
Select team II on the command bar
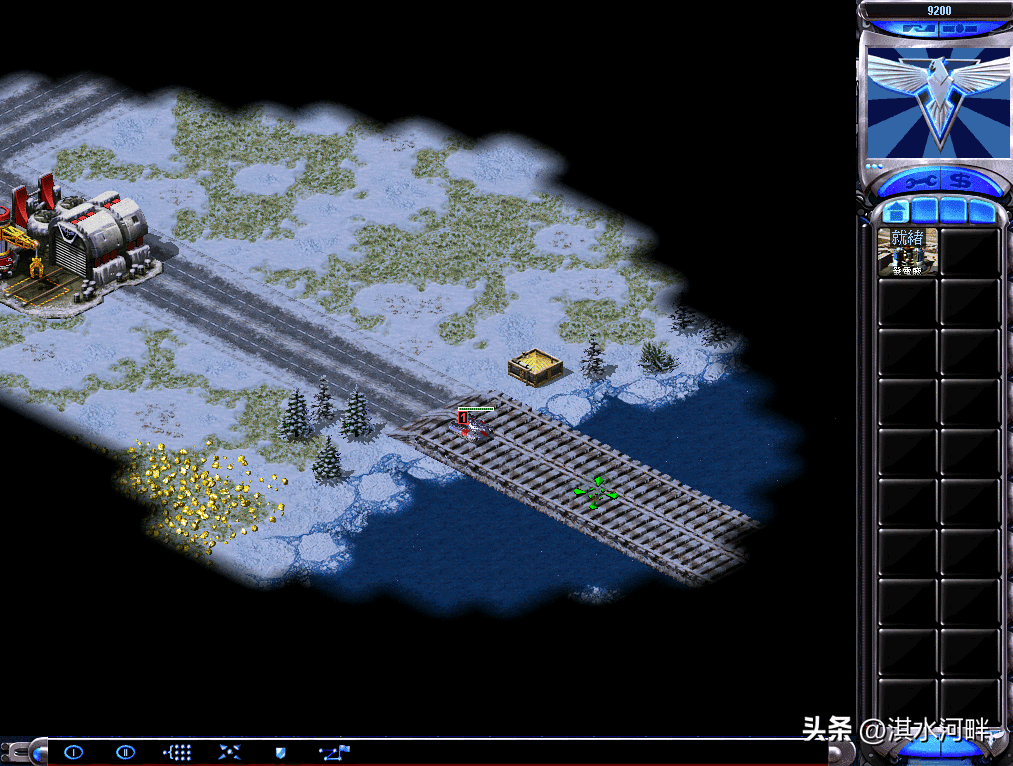tap(125, 752)
